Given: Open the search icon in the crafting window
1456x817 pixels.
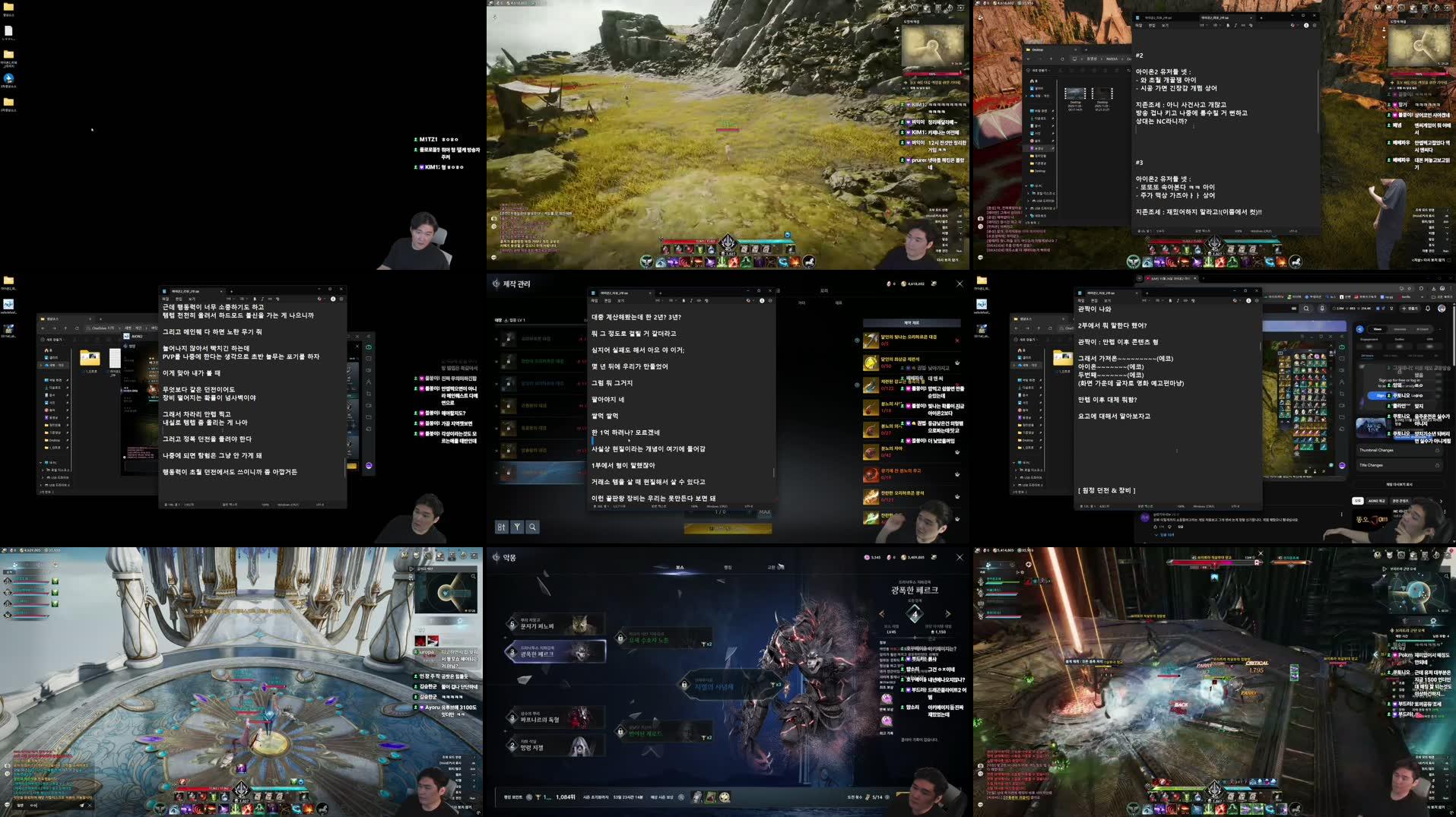Looking at the screenshot, I should click(532, 527).
